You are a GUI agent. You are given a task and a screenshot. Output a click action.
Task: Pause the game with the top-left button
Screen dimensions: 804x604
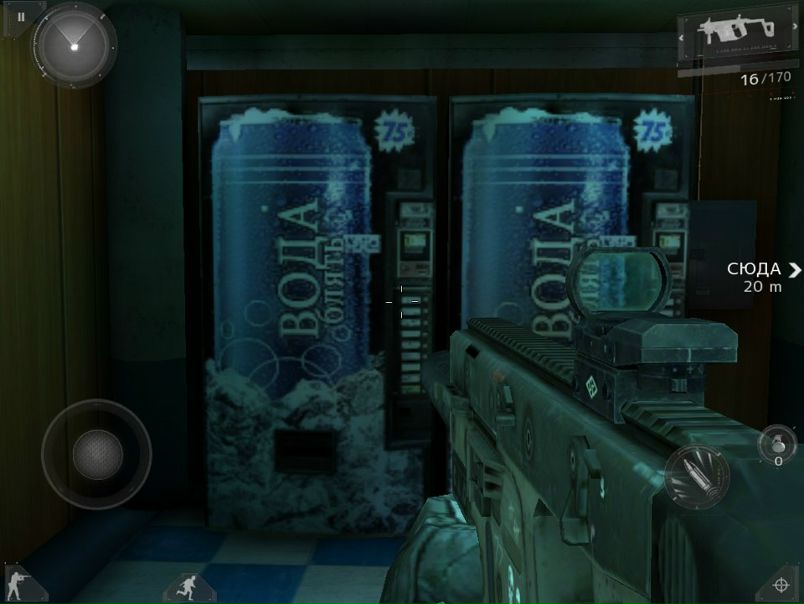[x=20, y=17]
